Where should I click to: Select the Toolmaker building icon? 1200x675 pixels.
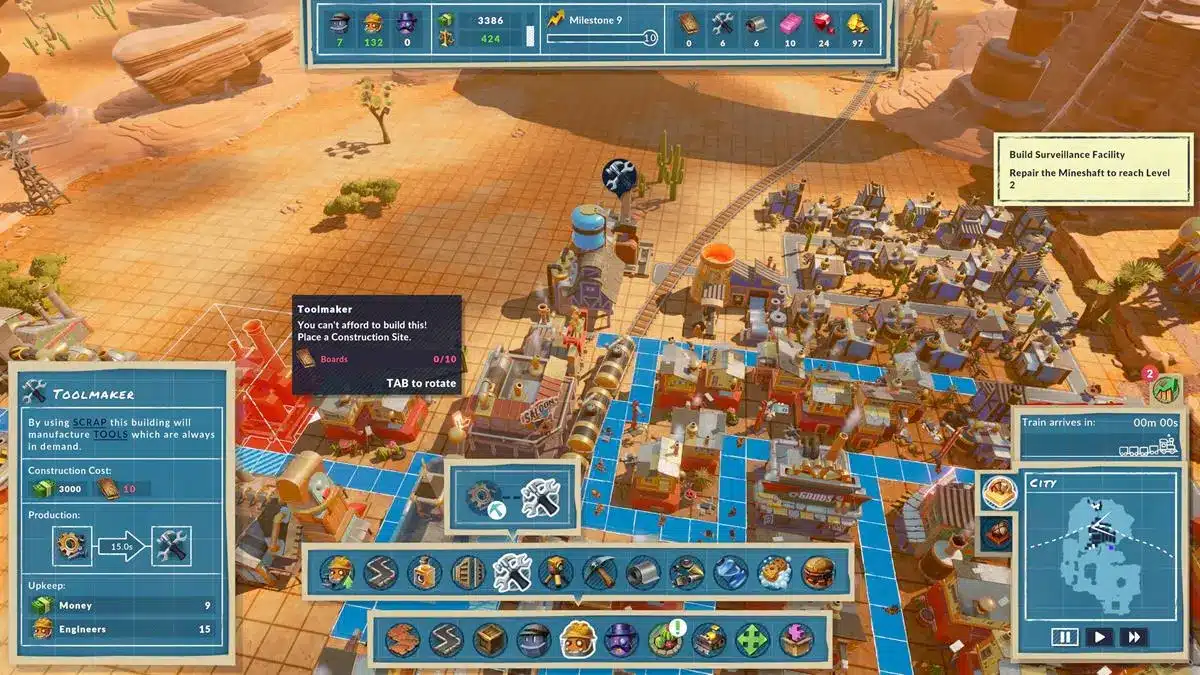(513, 572)
